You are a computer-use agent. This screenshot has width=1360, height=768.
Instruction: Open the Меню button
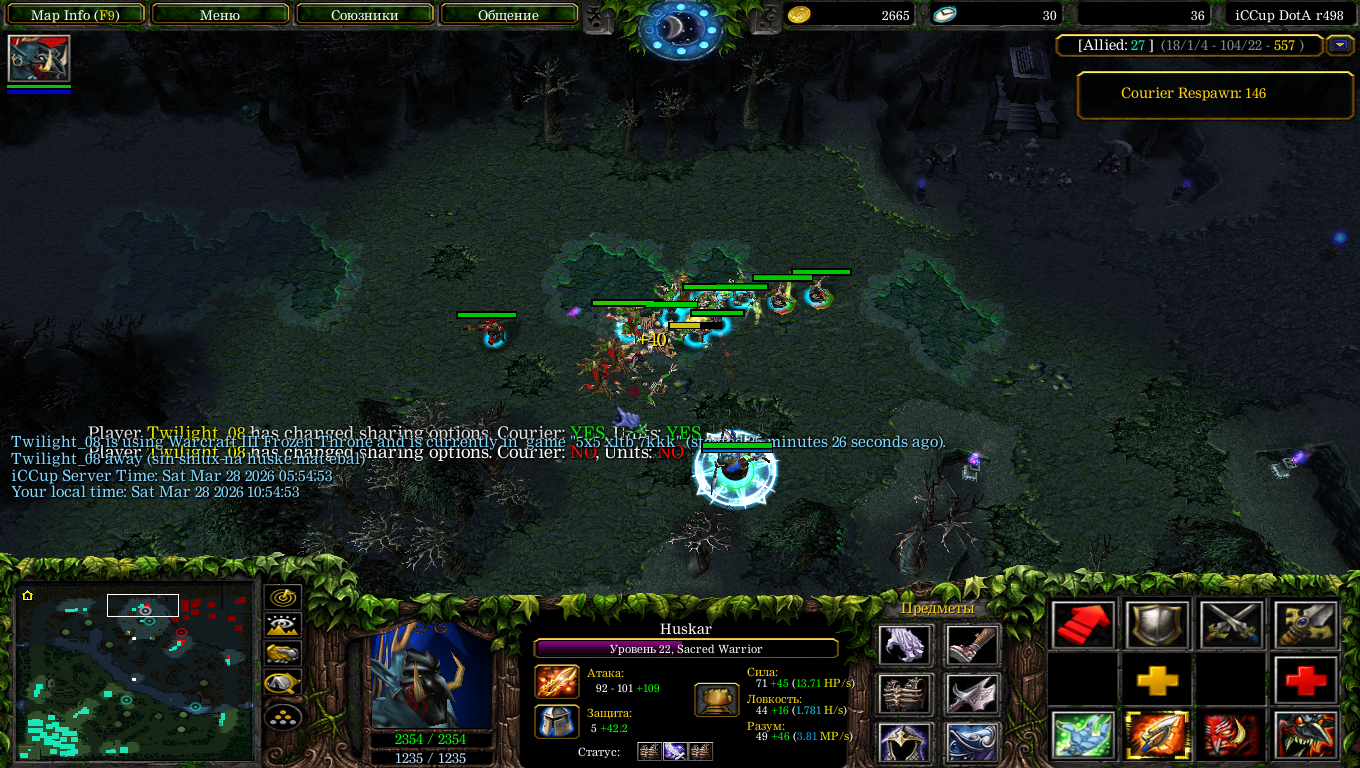pyautogui.click(x=220, y=15)
